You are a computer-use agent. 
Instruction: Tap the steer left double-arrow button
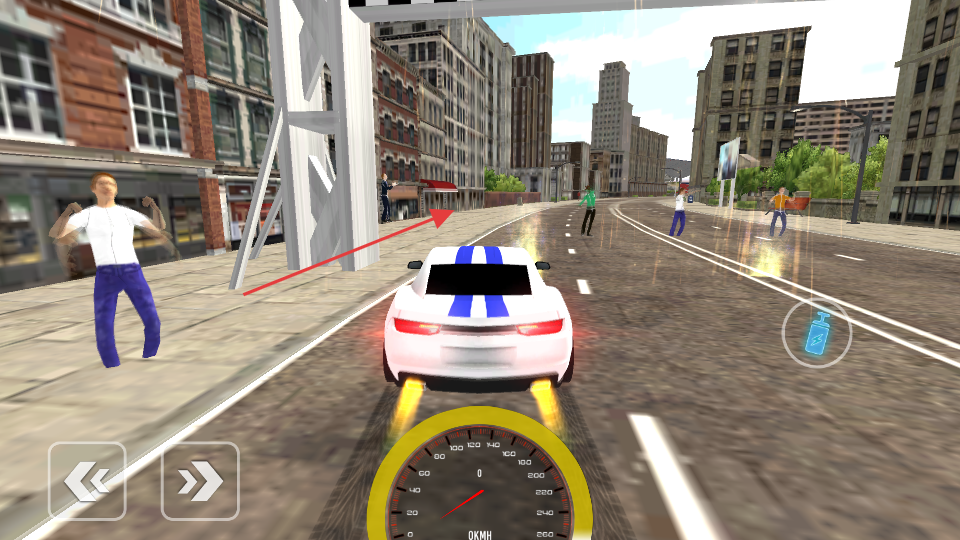pos(87,481)
